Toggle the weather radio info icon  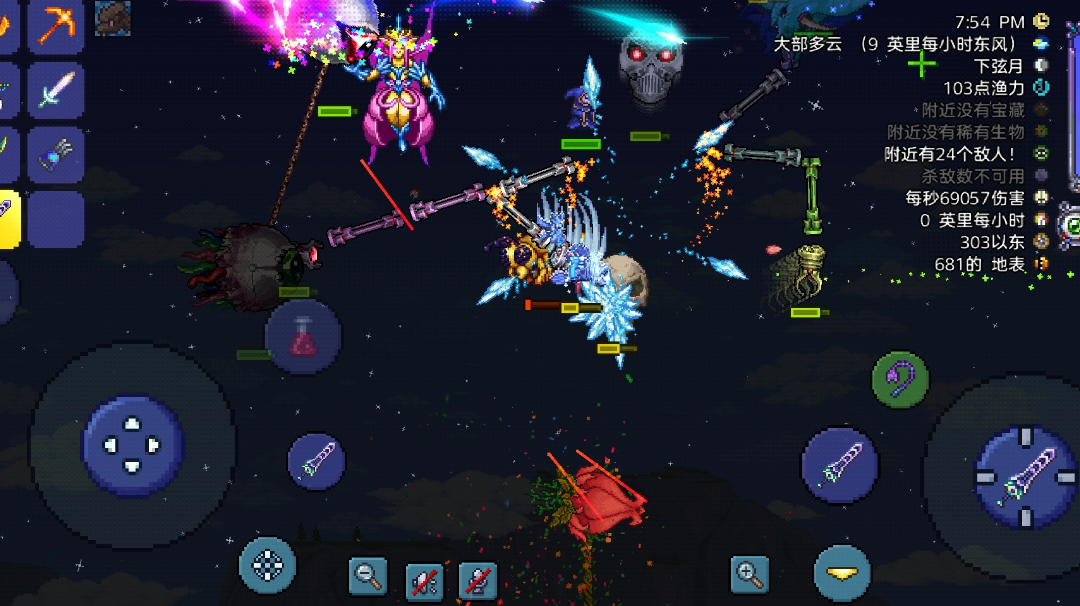[x=1042, y=44]
